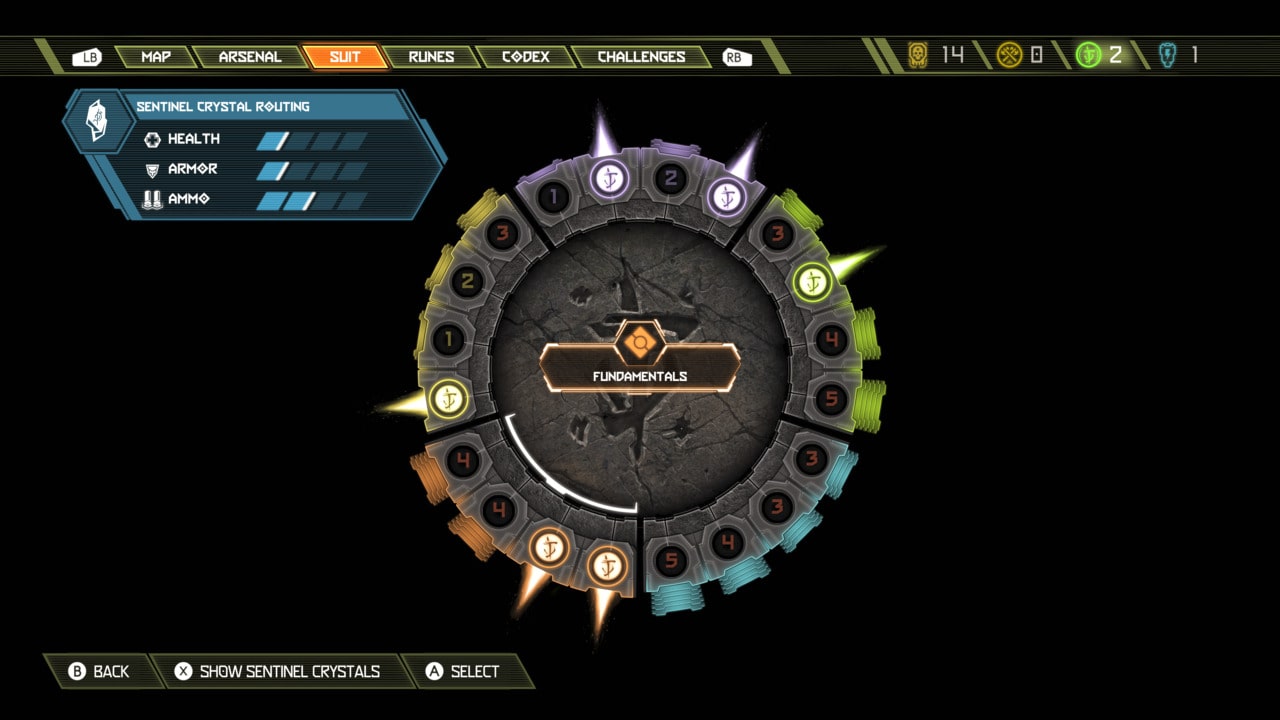Viewport: 1280px width, 720px height.
Task: Show the Challenges tab
Action: click(x=641, y=57)
